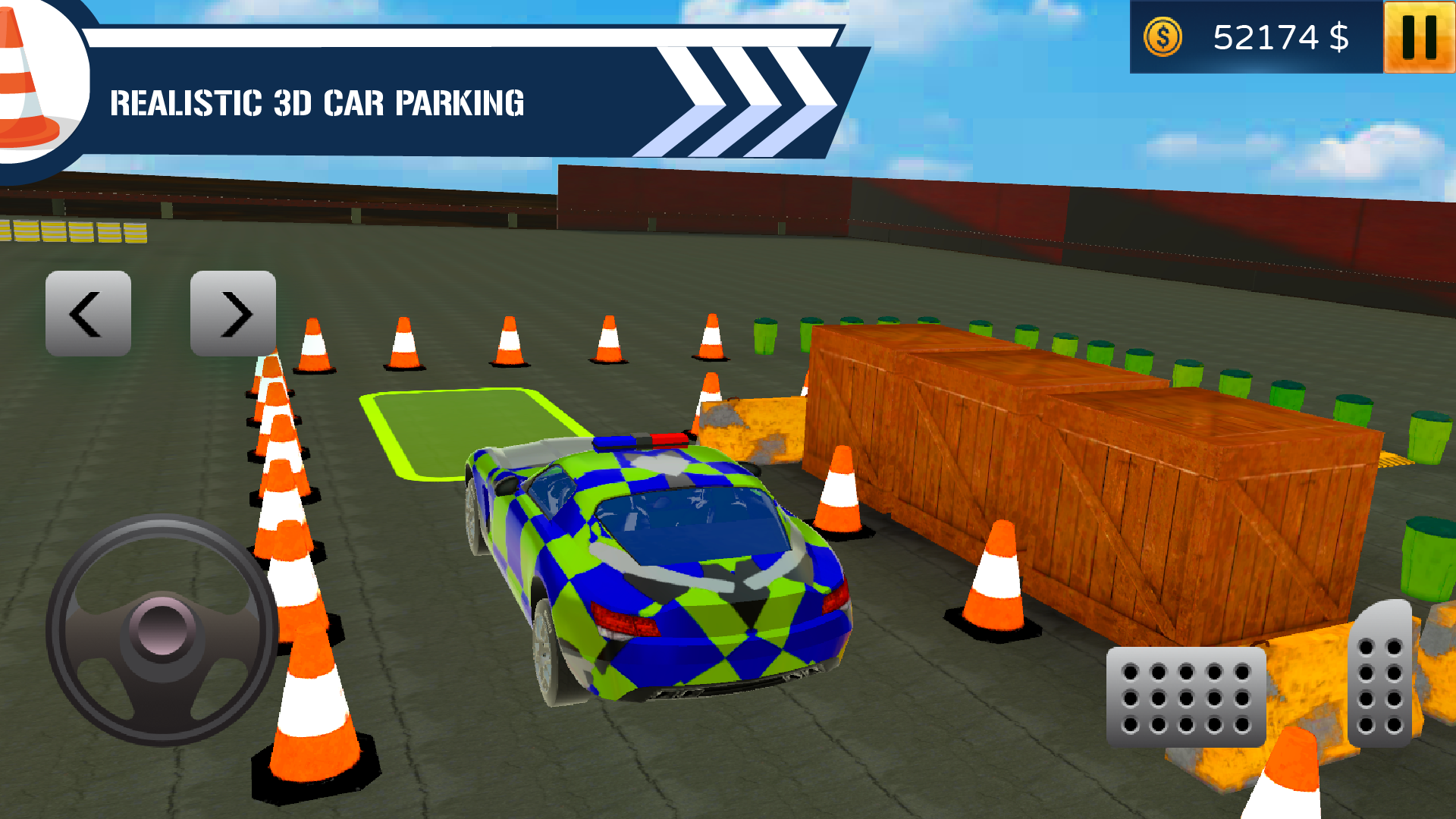Tap the left arrow button
This screenshot has width=1456, height=819.
point(88,313)
